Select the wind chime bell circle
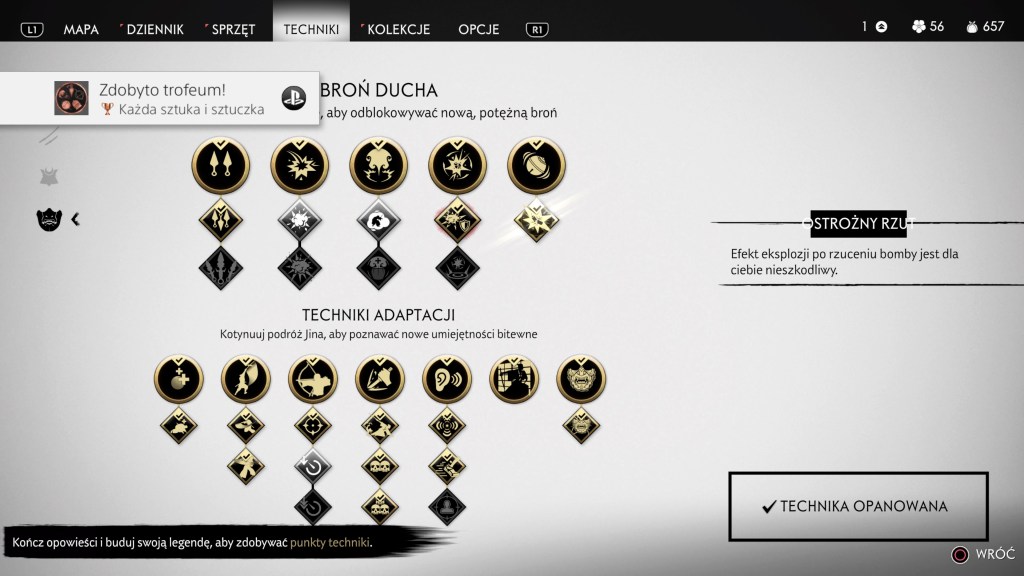 tap(537, 165)
